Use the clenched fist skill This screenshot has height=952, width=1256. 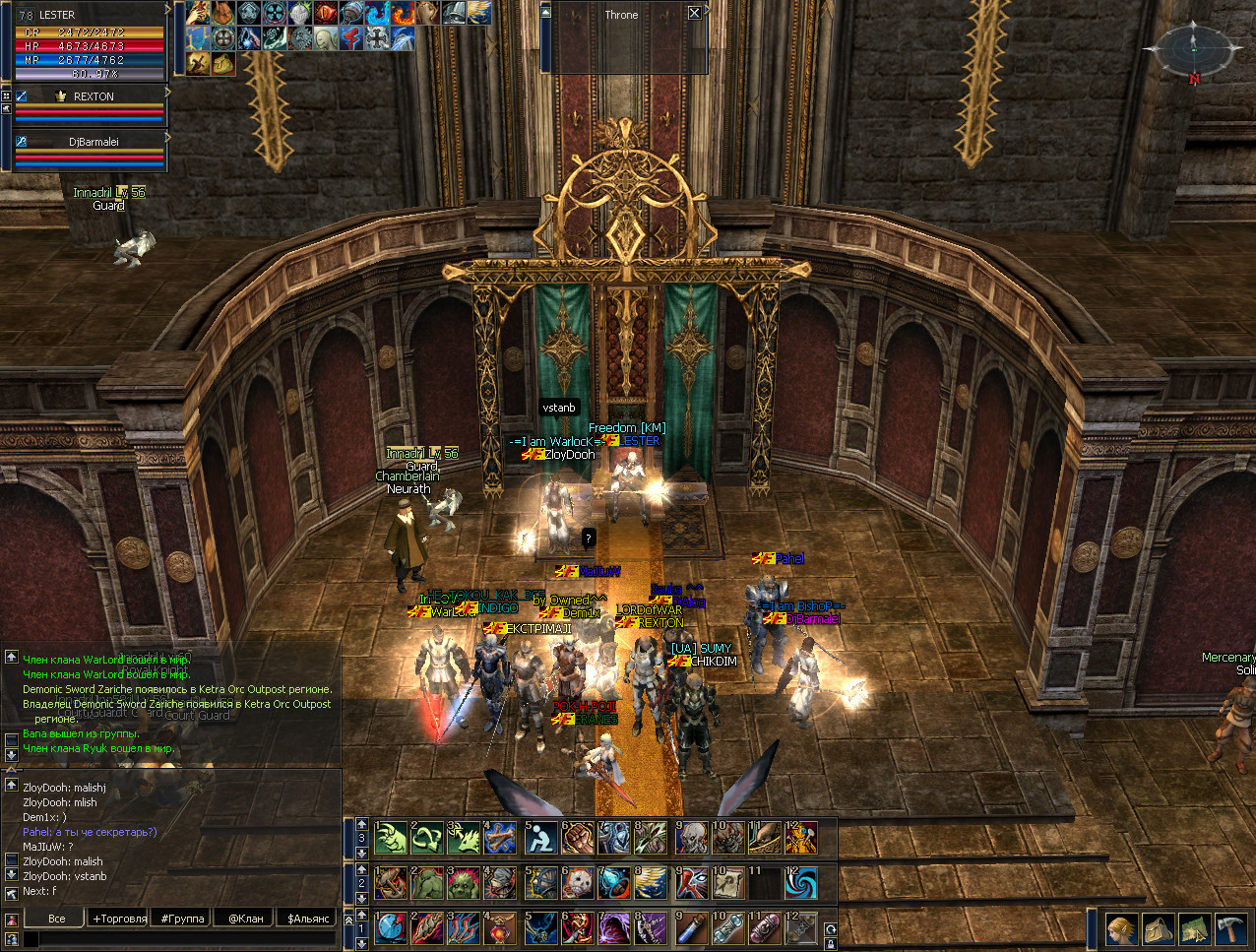[x=577, y=838]
